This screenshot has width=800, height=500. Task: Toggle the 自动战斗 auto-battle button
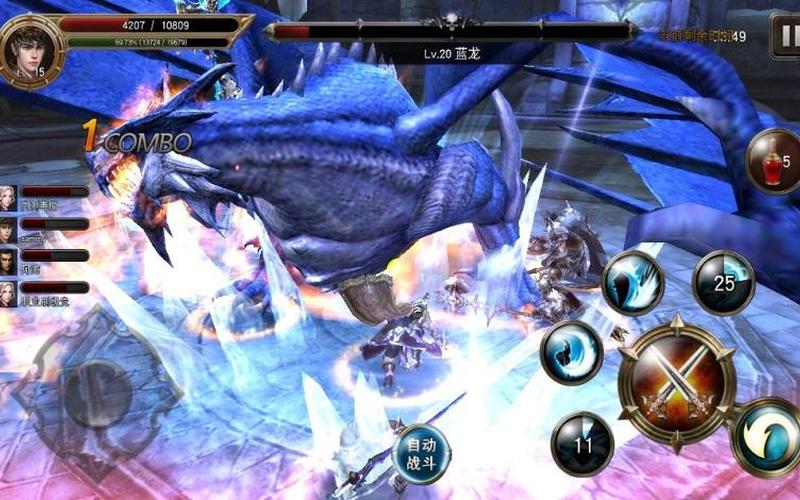pos(421,453)
